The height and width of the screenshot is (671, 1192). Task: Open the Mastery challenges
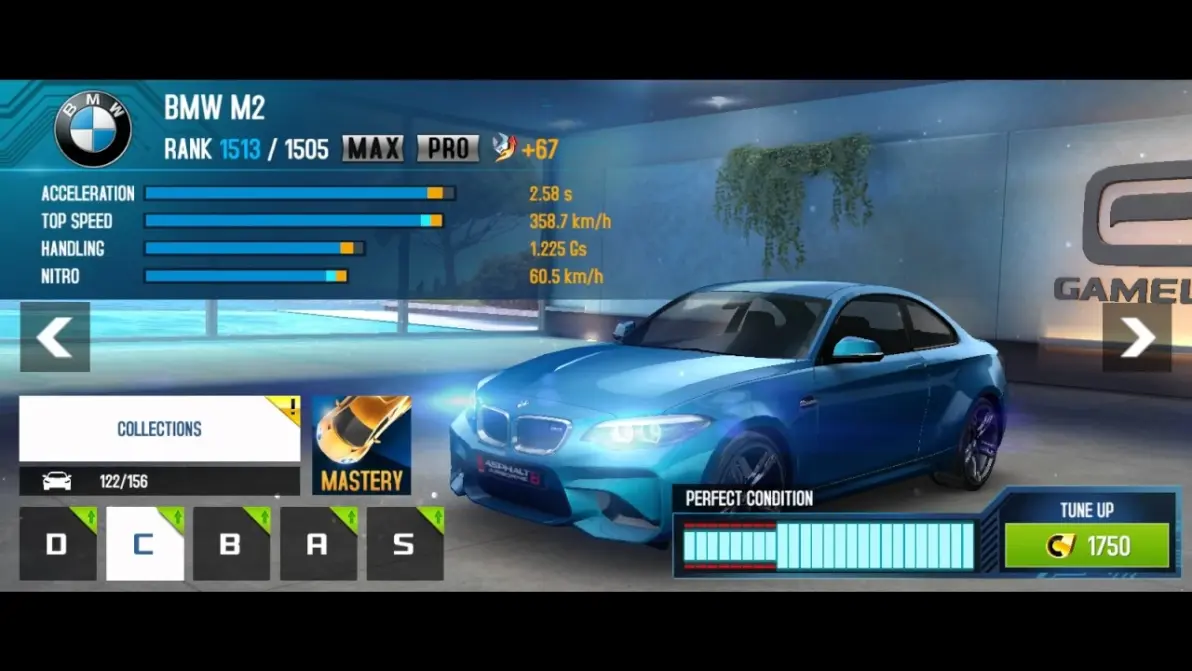pyautogui.click(x=361, y=446)
